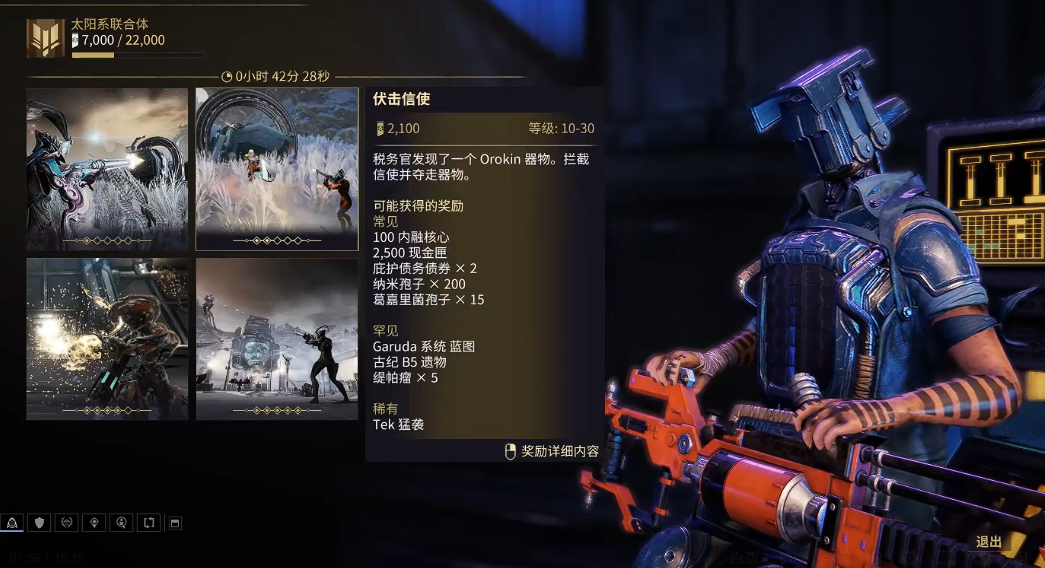Activate the swap-arrows bracket toolbar icon
Viewport: 1045px width, 568px height.
[148, 523]
